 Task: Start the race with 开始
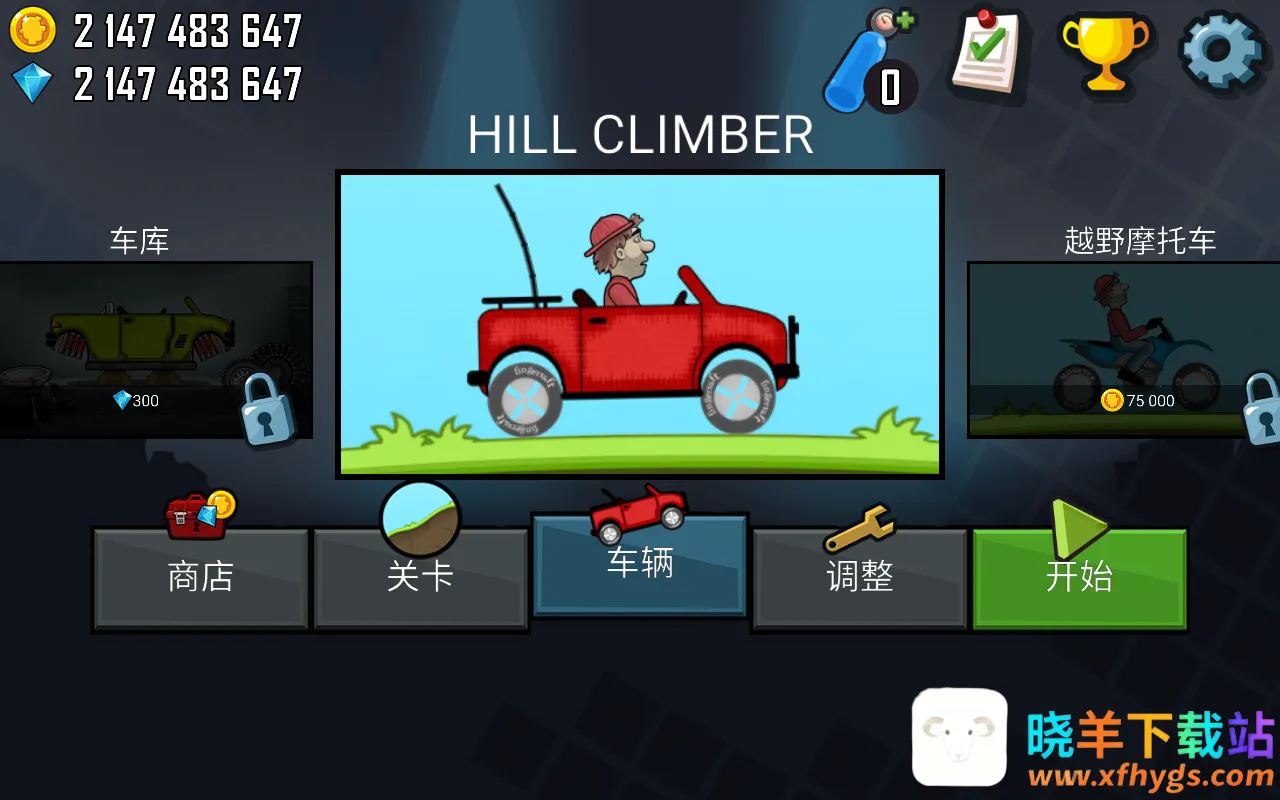[1079, 578]
